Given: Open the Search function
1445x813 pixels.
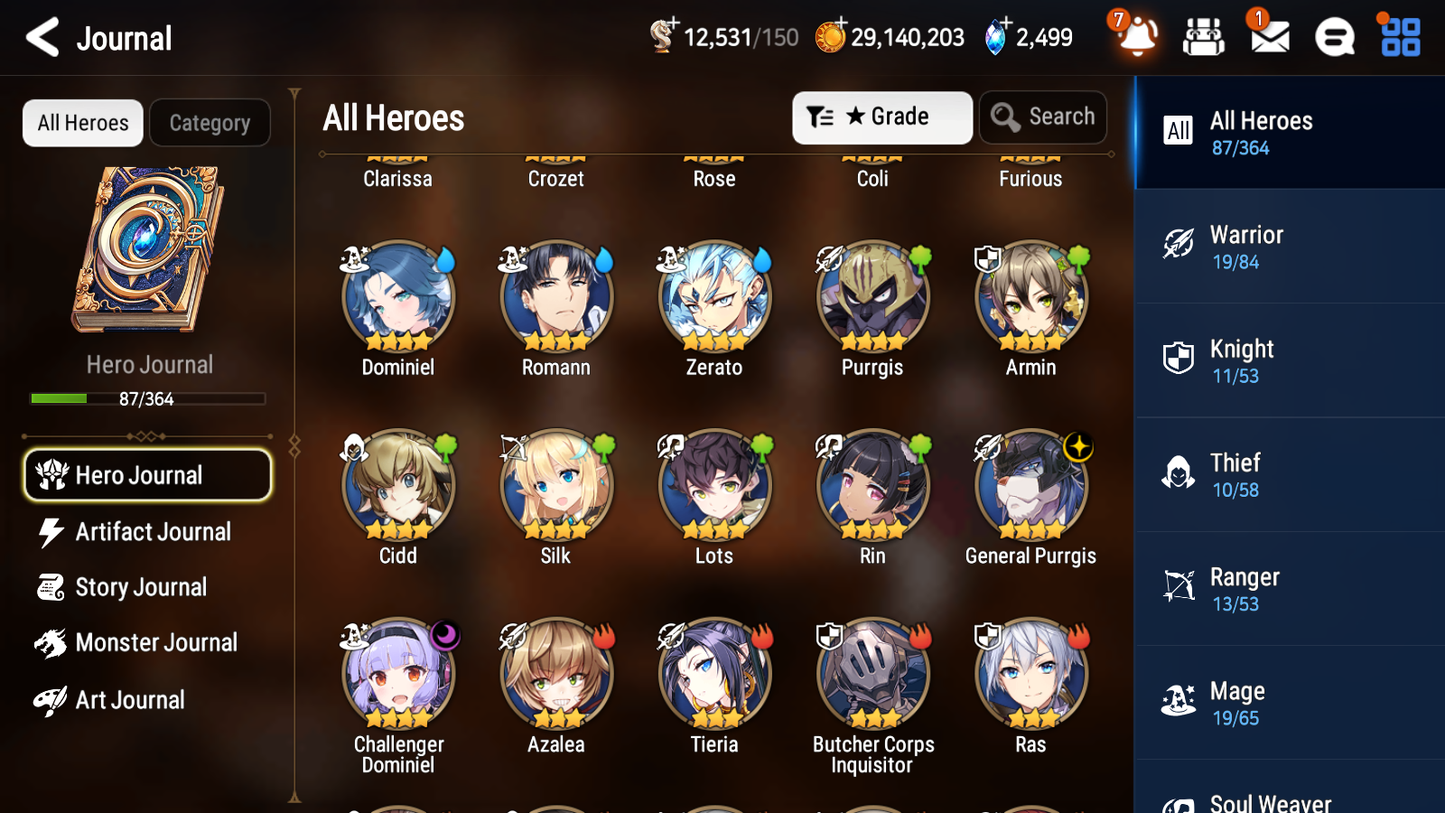Looking at the screenshot, I should point(1042,117).
